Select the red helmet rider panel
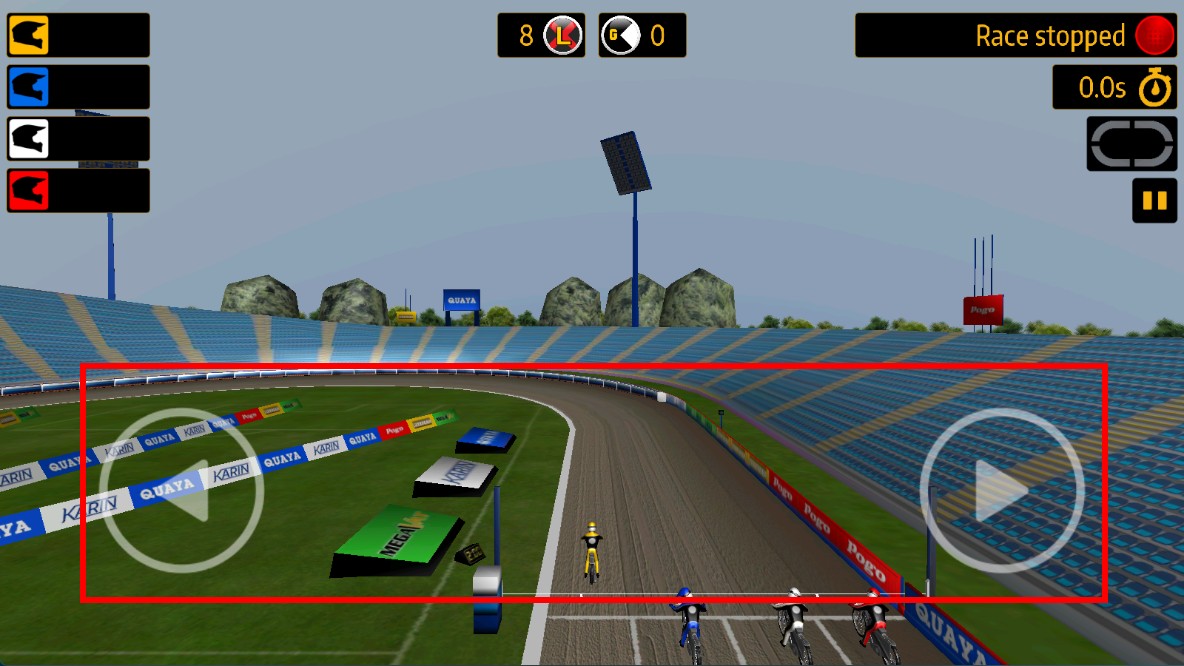1184x666 pixels. [78, 190]
